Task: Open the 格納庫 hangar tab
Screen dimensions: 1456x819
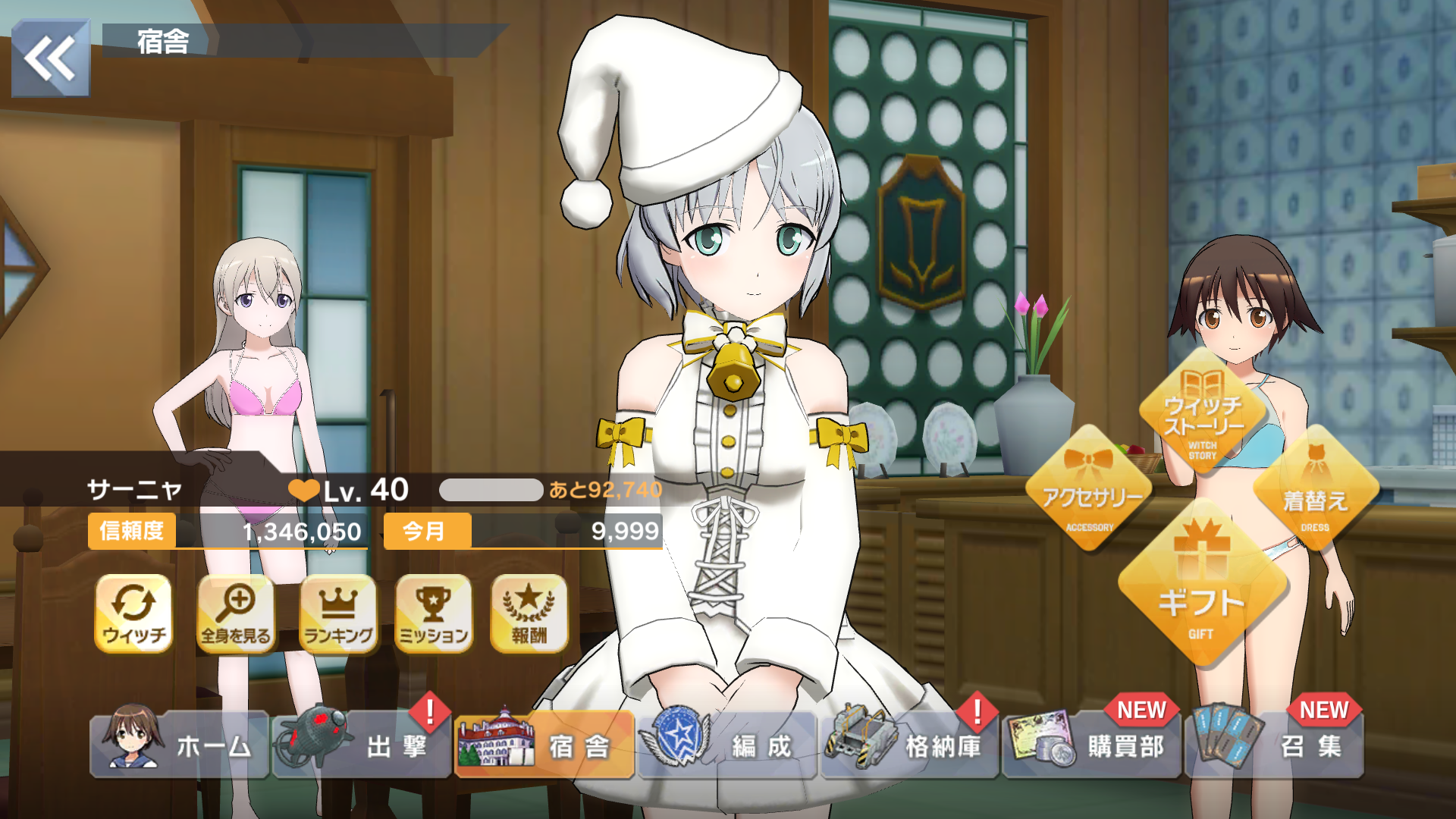Action: click(909, 745)
